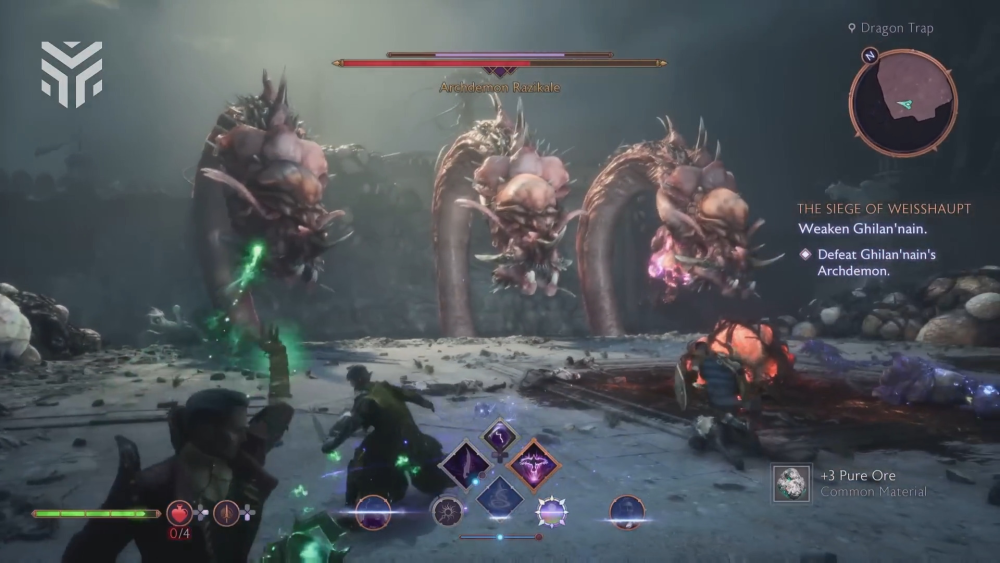Activate the bottom blue swirl ability
The width and height of the screenshot is (1000, 563).
tap(499, 496)
